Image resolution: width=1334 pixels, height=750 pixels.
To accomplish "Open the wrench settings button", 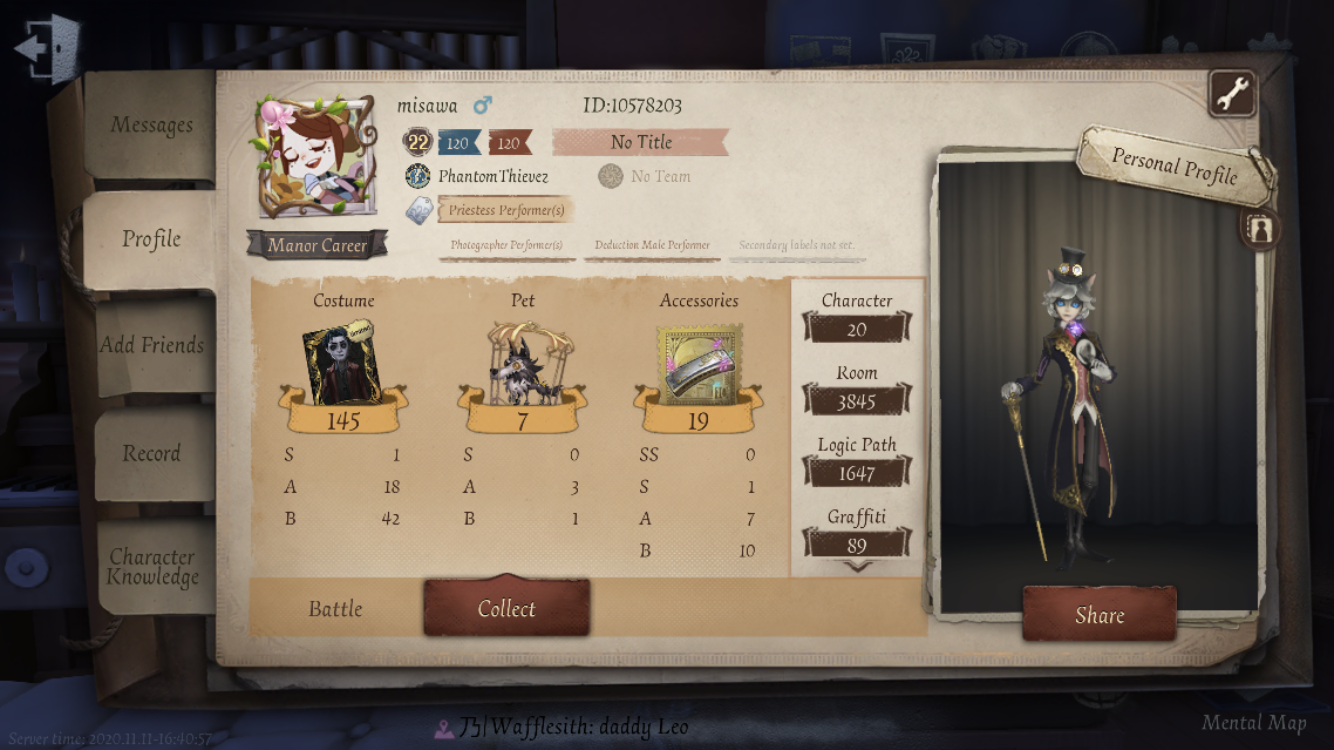I will 1233,94.
